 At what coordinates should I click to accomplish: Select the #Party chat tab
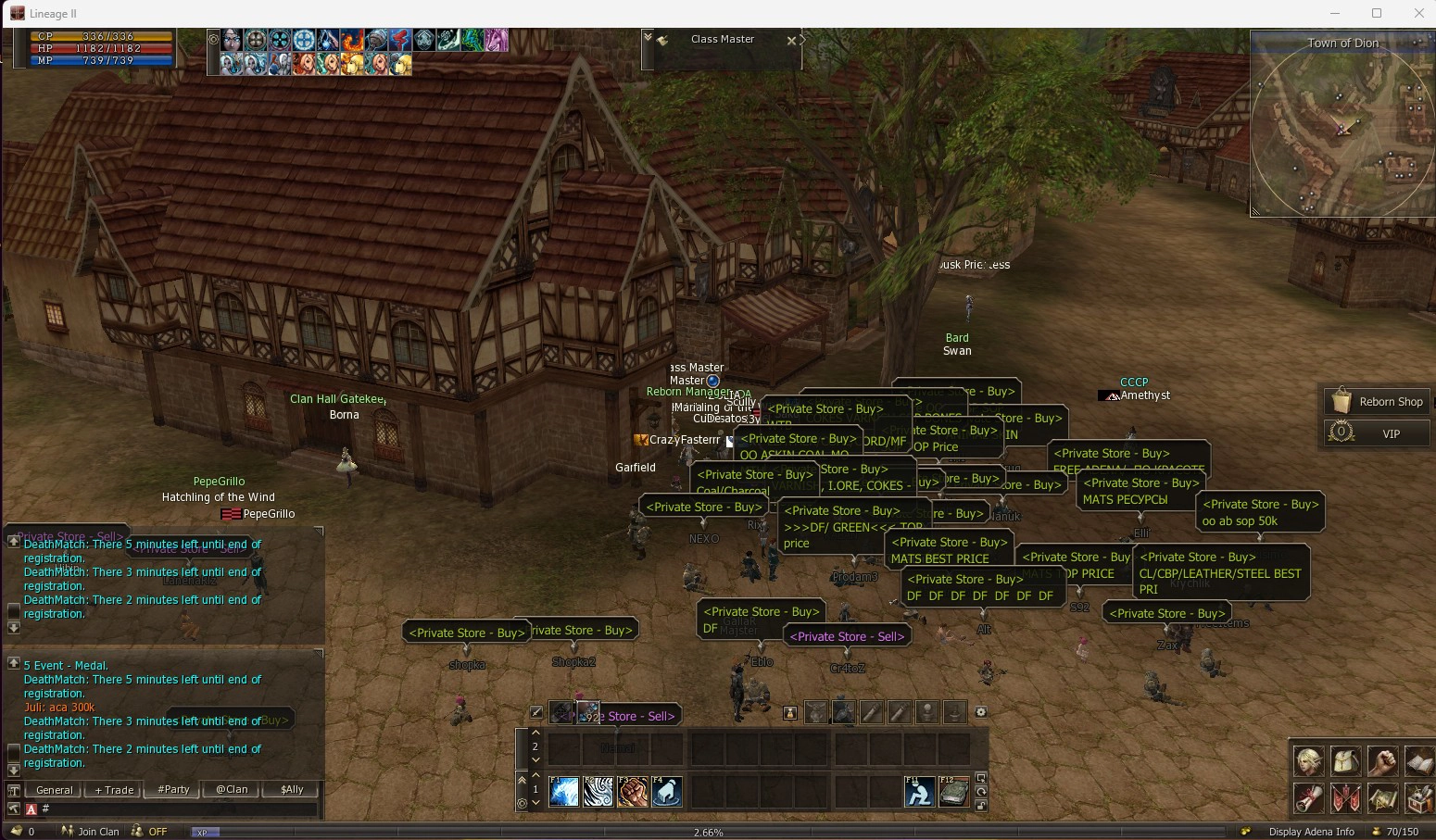coord(173,790)
